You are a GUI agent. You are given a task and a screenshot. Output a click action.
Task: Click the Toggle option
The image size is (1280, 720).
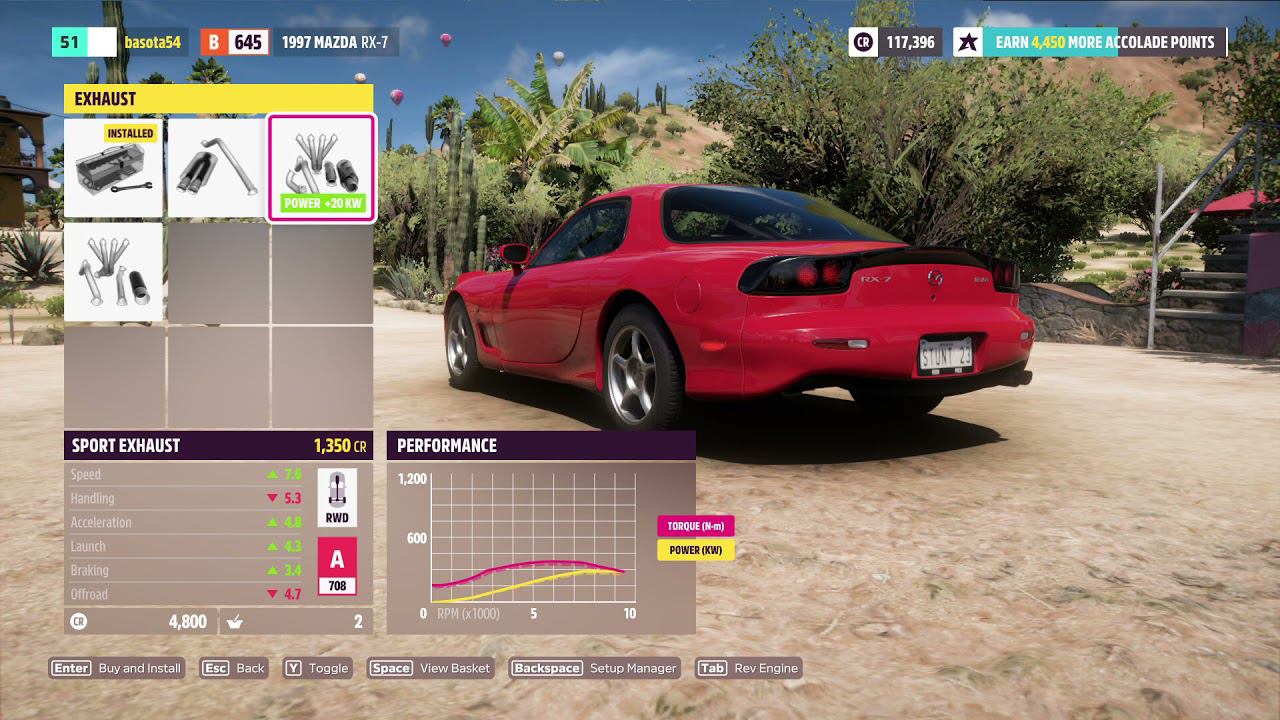[317, 668]
